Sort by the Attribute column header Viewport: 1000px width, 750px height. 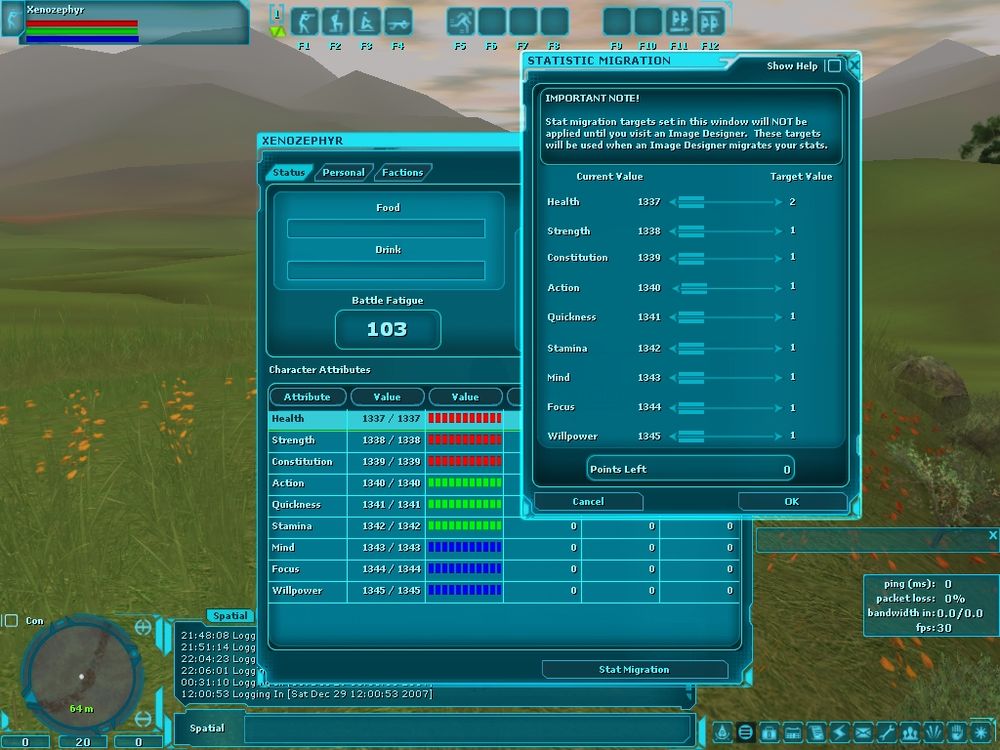(307, 397)
